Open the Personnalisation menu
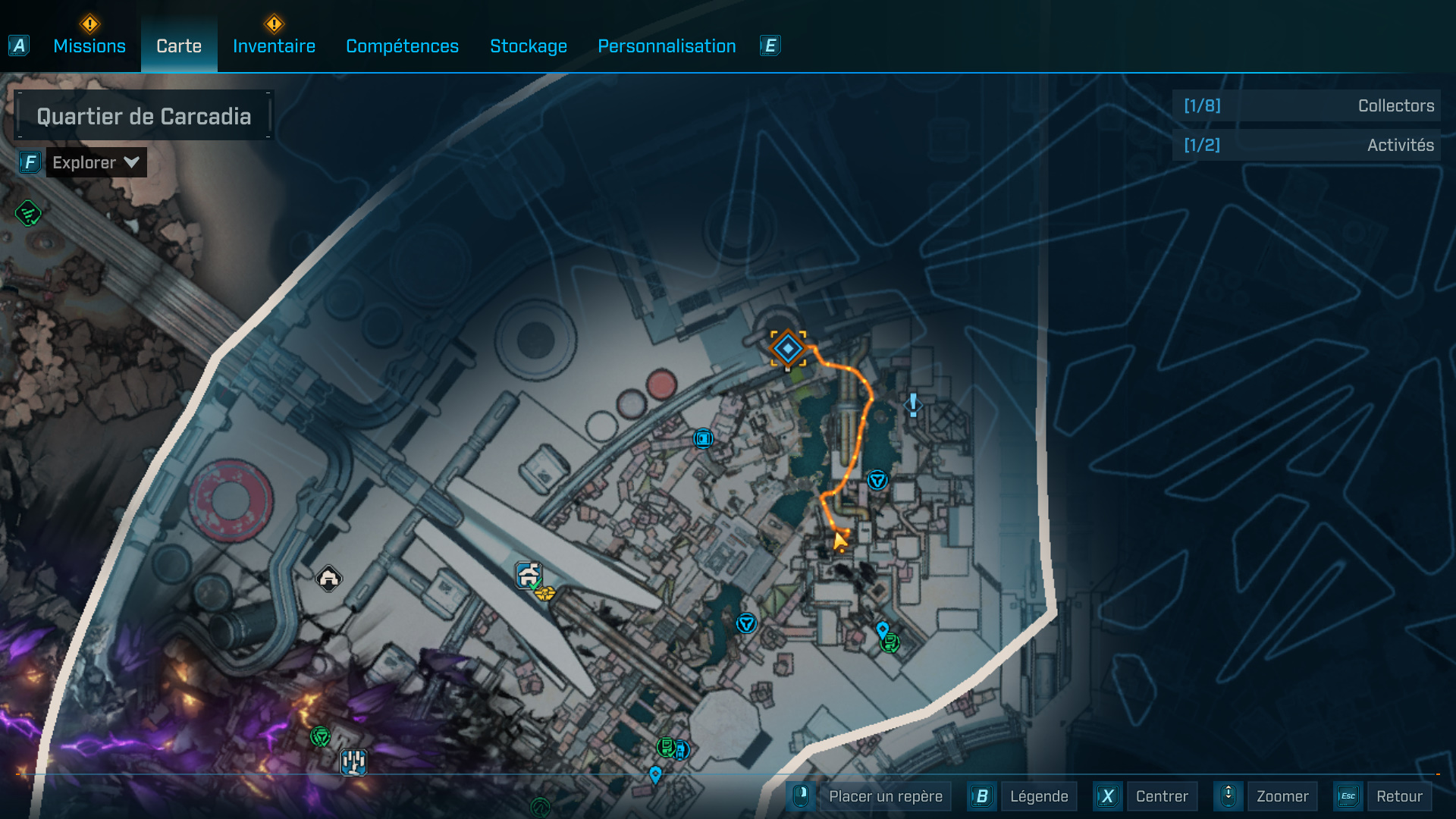This screenshot has width=1456, height=819. (x=667, y=45)
